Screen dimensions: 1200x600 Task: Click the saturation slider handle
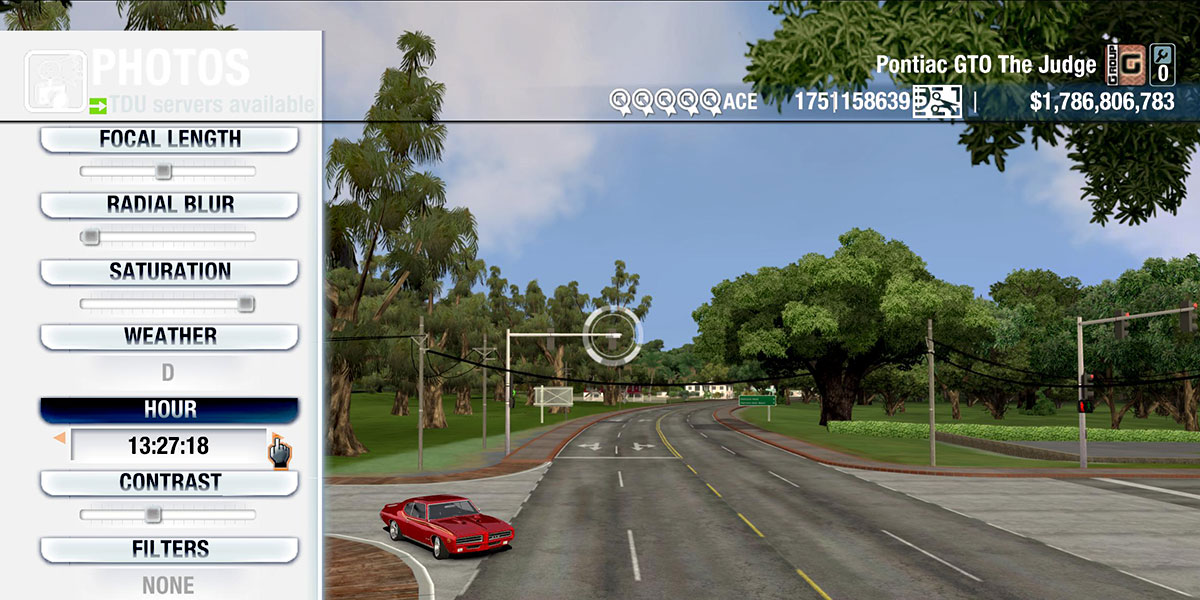[245, 304]
